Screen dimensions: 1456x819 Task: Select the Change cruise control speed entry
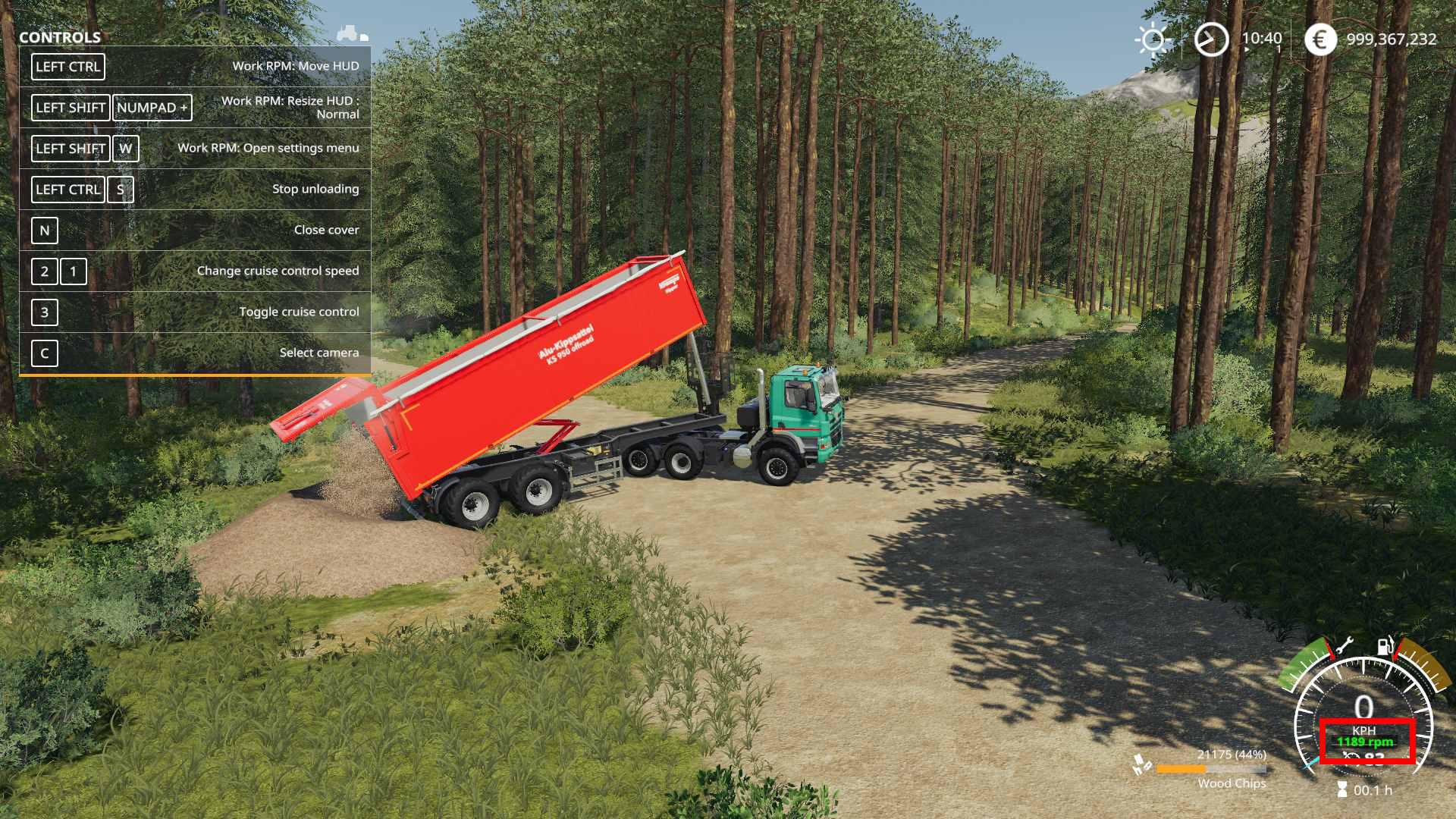click(278, 270)
